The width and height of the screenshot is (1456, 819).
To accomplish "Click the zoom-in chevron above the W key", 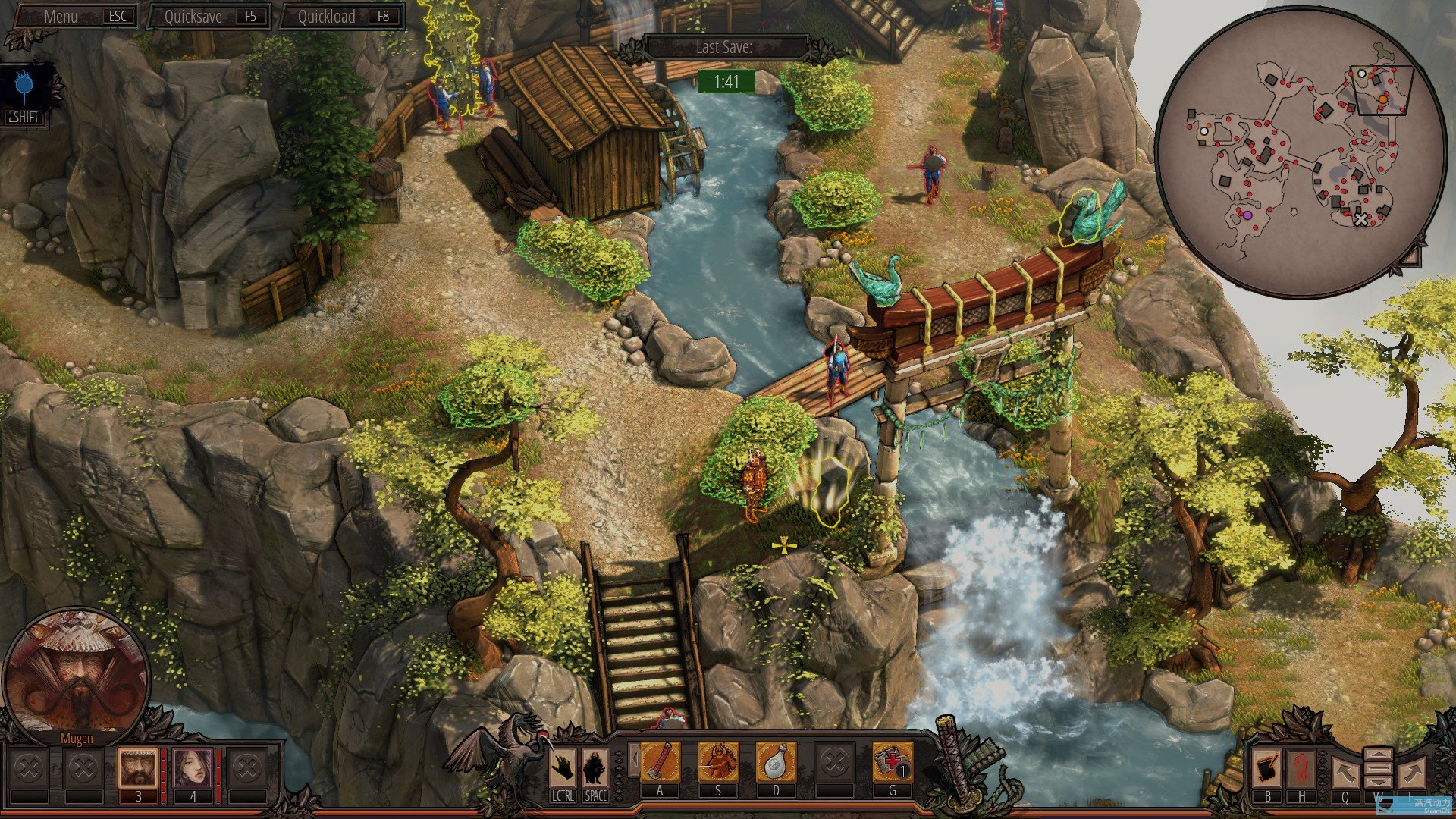I will [x=1379, y=755].
